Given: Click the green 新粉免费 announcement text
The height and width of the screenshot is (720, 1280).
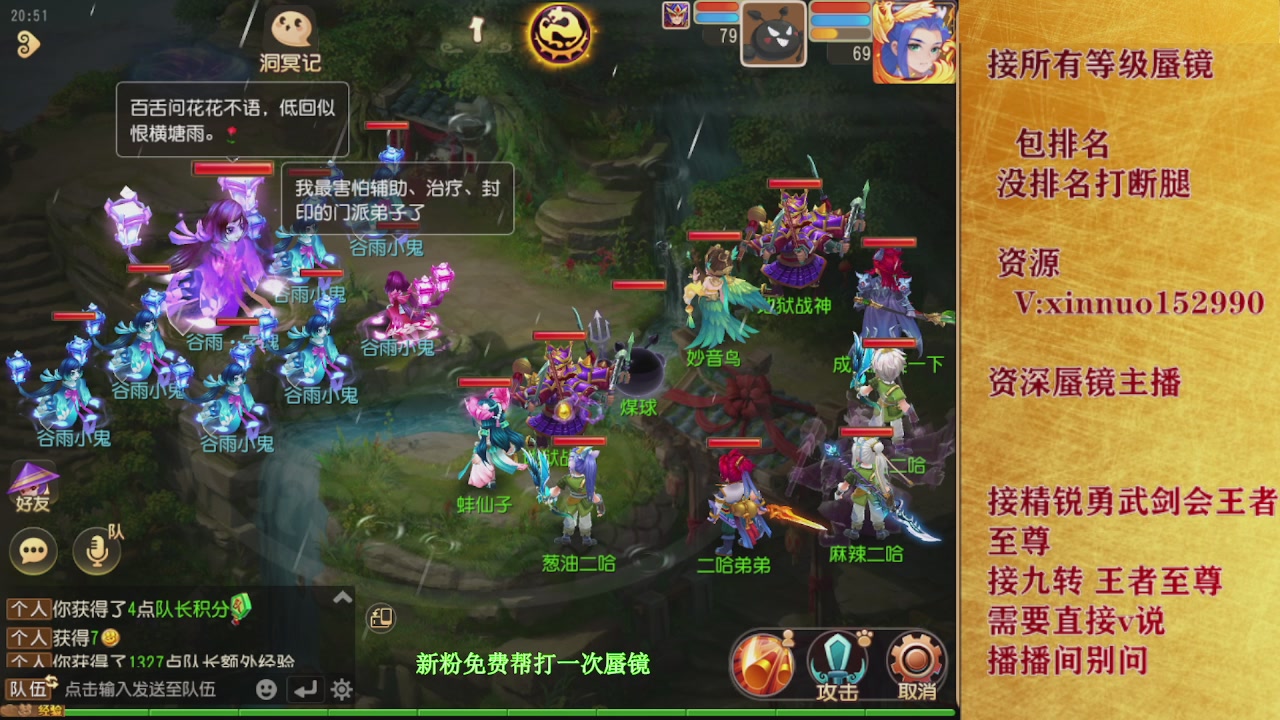Looking at the screenshot, I should [x=536, y=662].
